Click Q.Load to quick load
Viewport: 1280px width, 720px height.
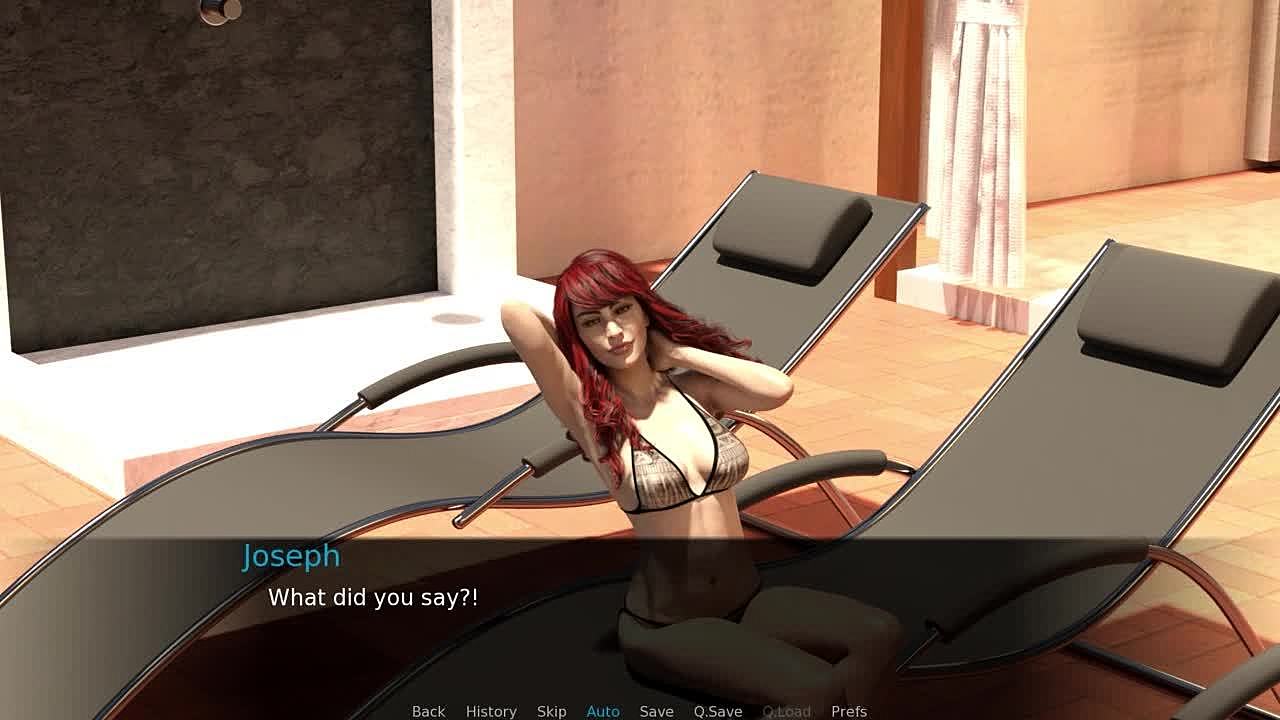tap(786, 711)
